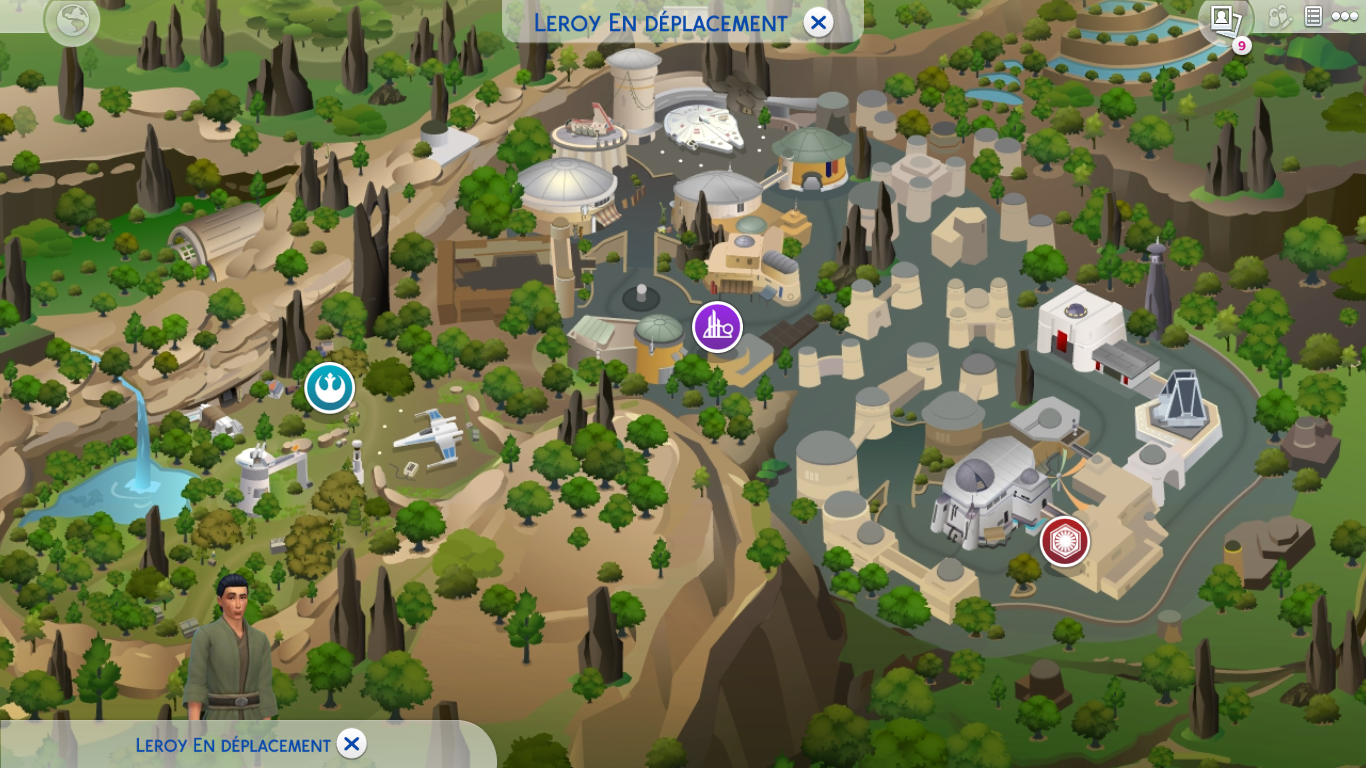Open the portrait gallery icon with badge 9
This screenshot has height=768, width=1366.
[x=1223, y=18]
